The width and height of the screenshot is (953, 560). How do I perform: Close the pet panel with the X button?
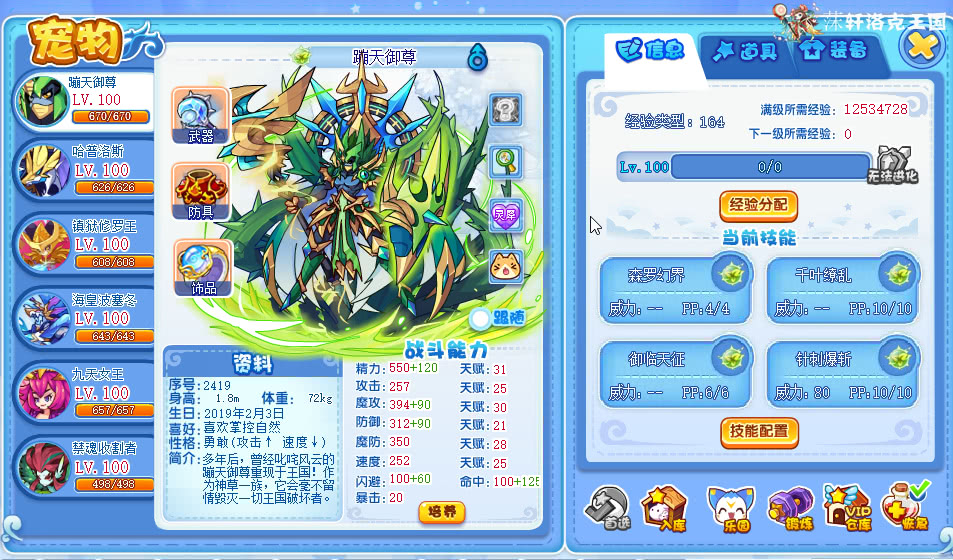pyautogui.click(x=922, y=44)
